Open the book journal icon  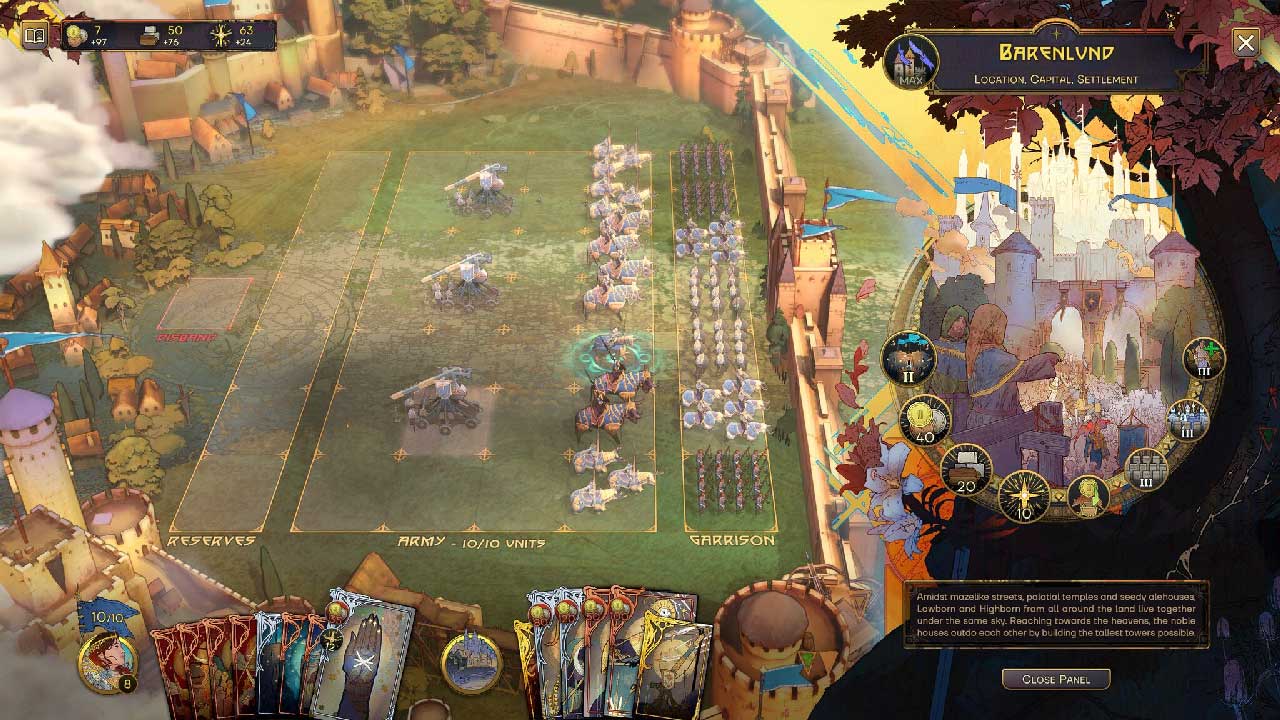click(x=35, y=37)
